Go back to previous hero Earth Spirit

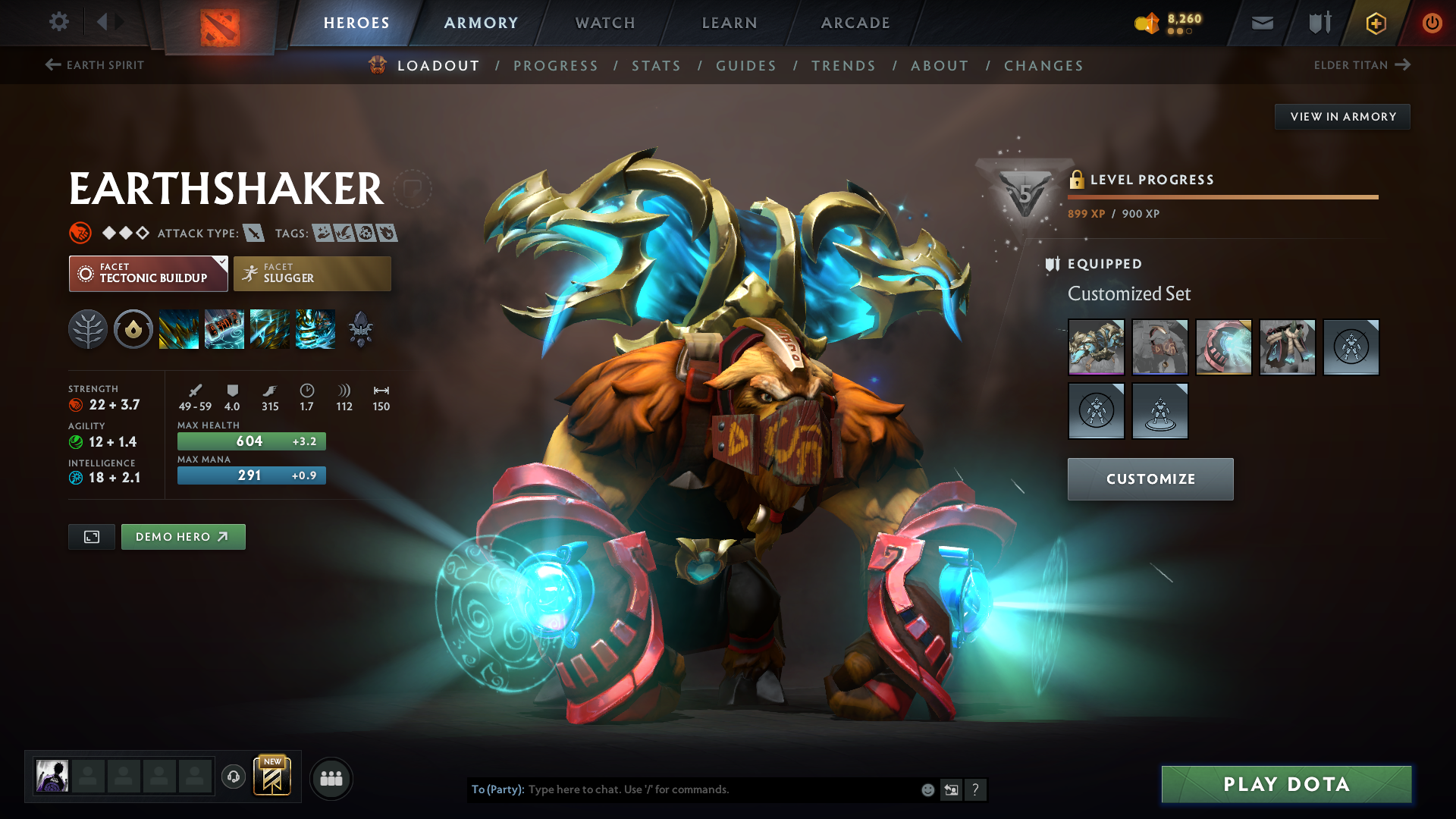[94, 65]
